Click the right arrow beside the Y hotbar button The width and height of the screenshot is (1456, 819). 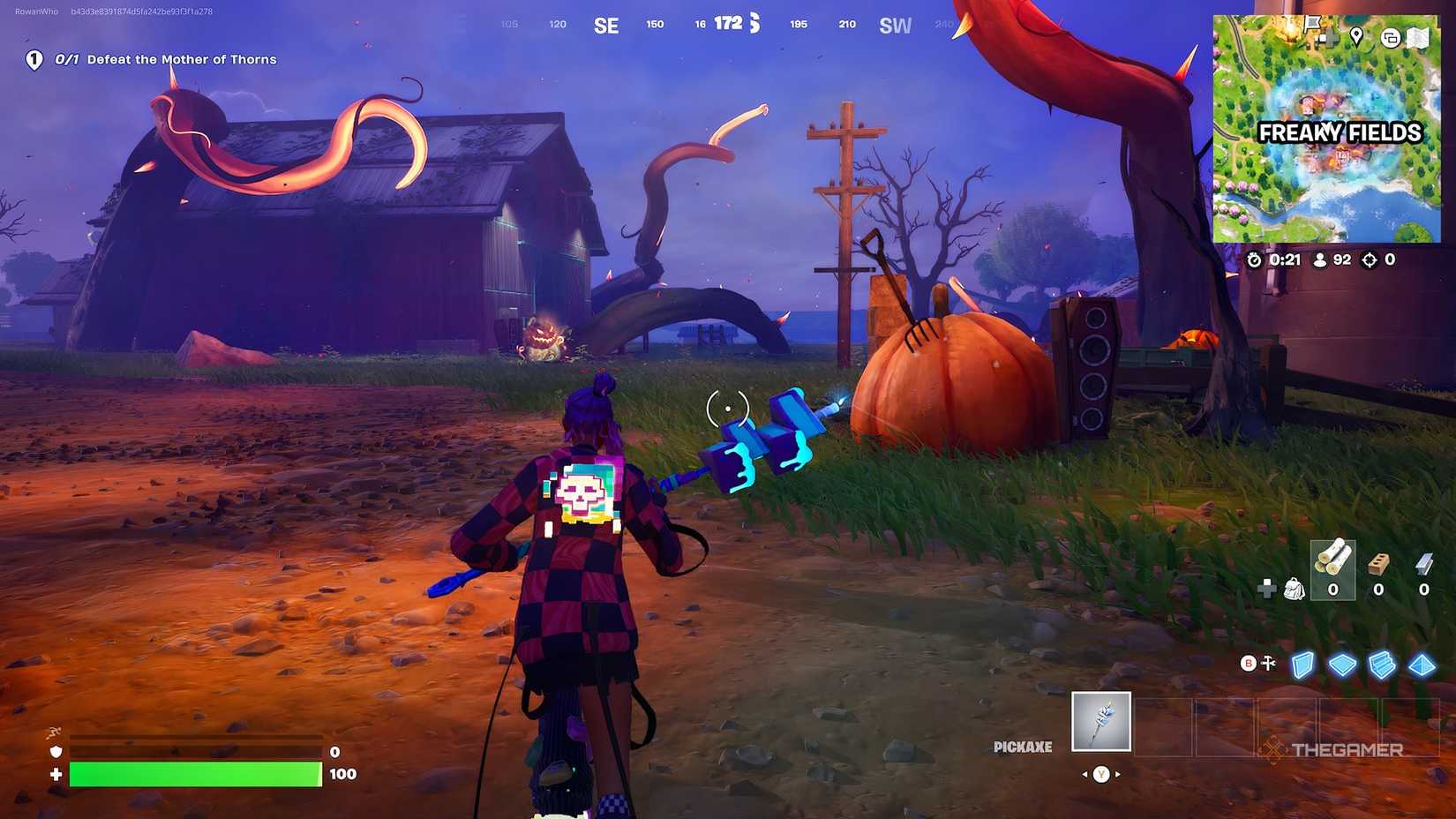coord(1119,774)
